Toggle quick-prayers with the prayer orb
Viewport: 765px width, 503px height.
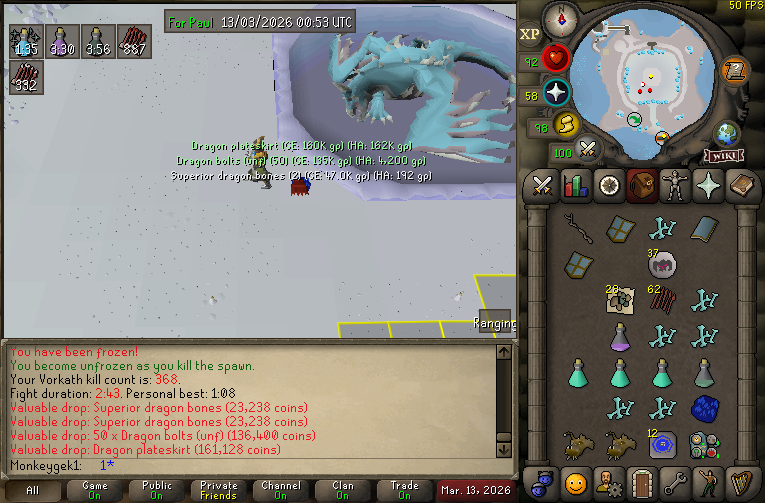point(555,93)
